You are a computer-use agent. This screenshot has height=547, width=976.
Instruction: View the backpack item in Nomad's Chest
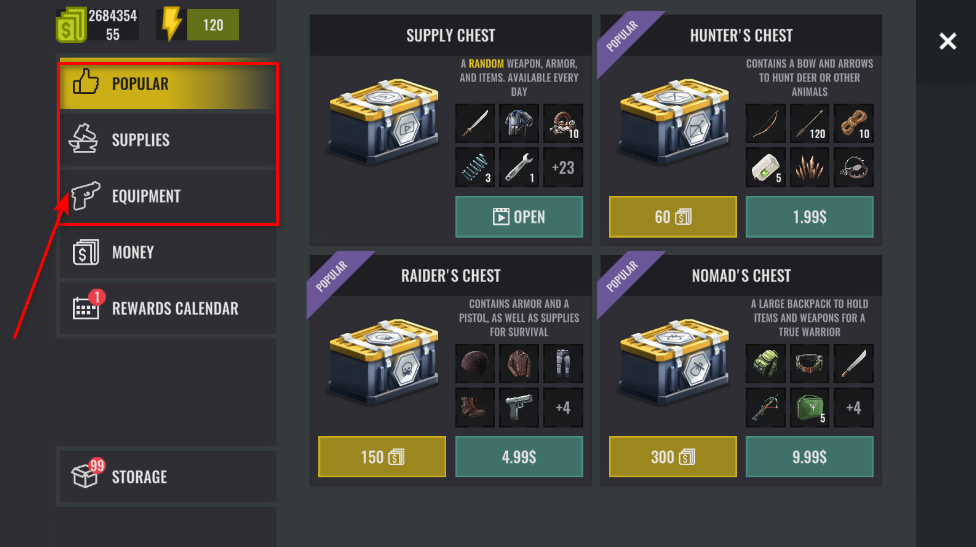click(x=766, y=364)
